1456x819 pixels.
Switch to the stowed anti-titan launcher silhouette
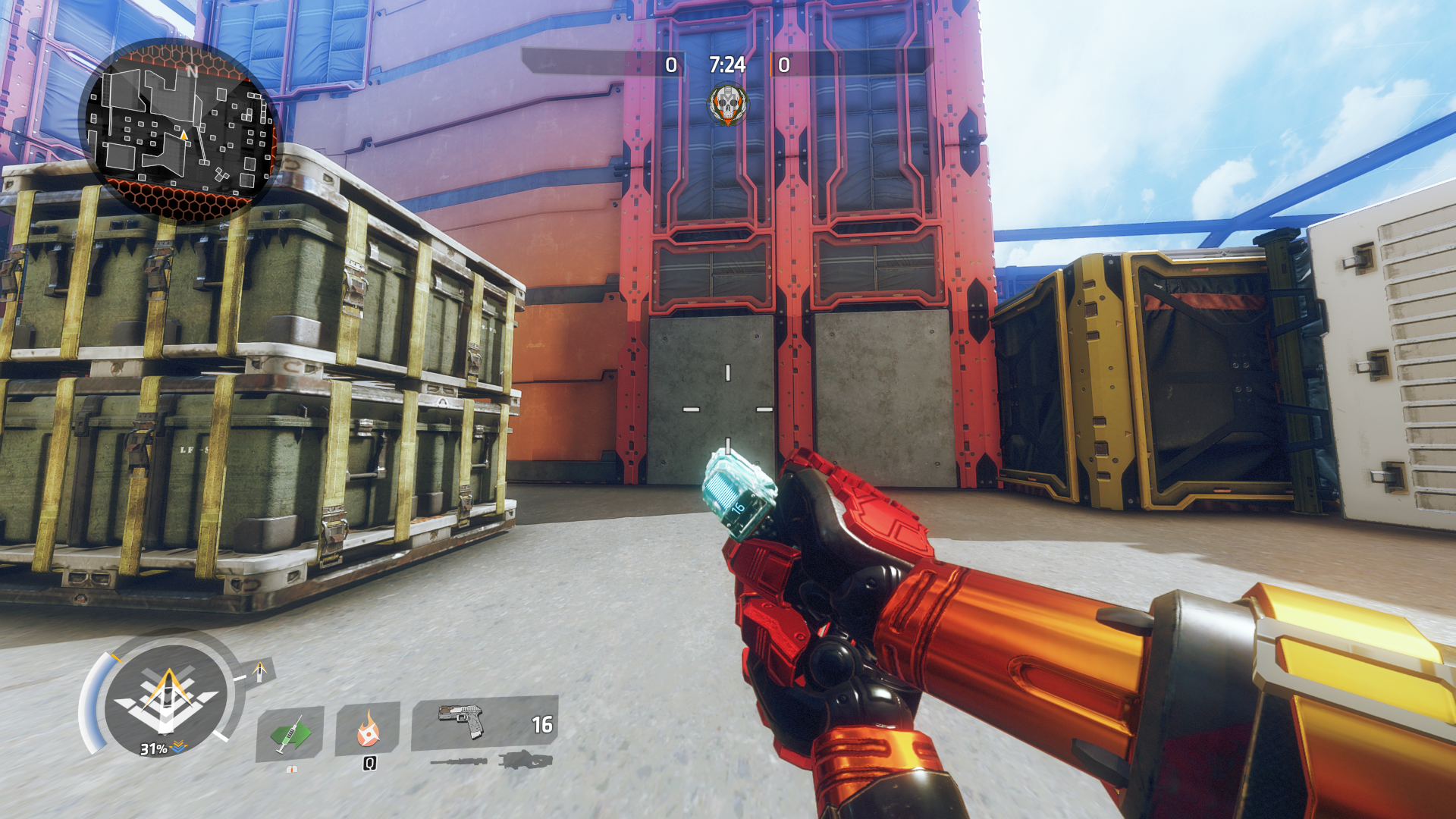click(x=526, y=759)
